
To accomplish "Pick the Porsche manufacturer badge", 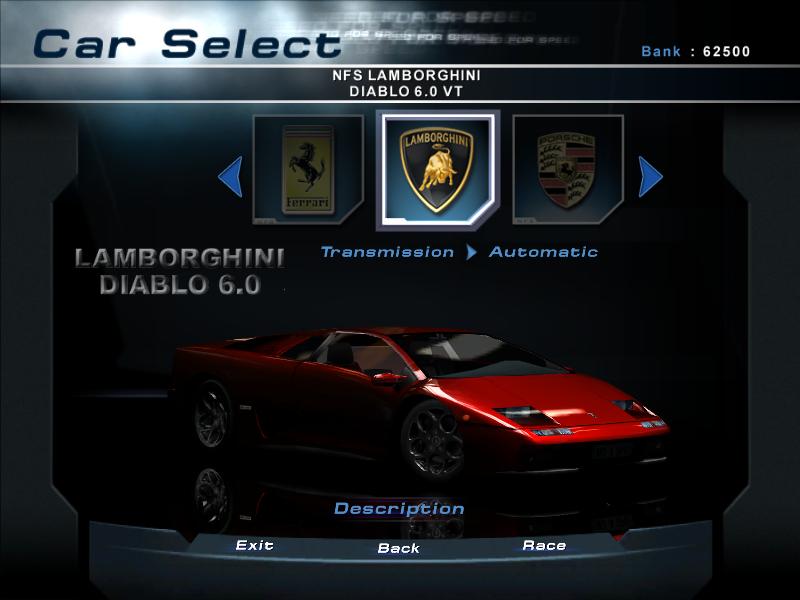I will pyautogui.click(x=567, y=172).
